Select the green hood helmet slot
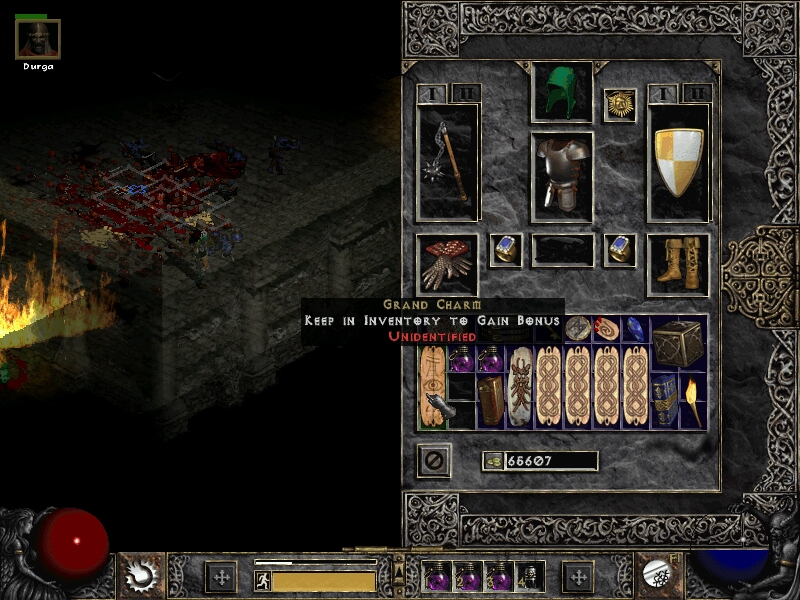This screenshot has height=600, width=800. click(561, 92)
